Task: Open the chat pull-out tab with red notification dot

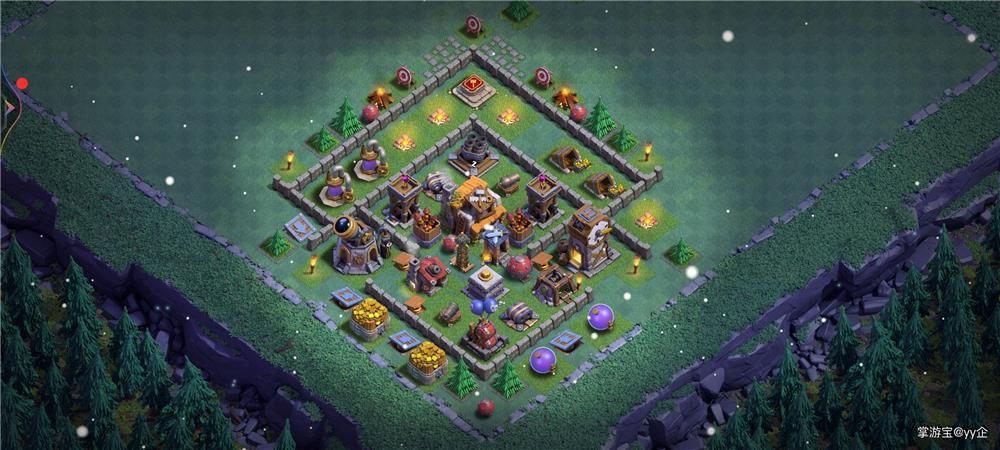Action: (10, 103)
